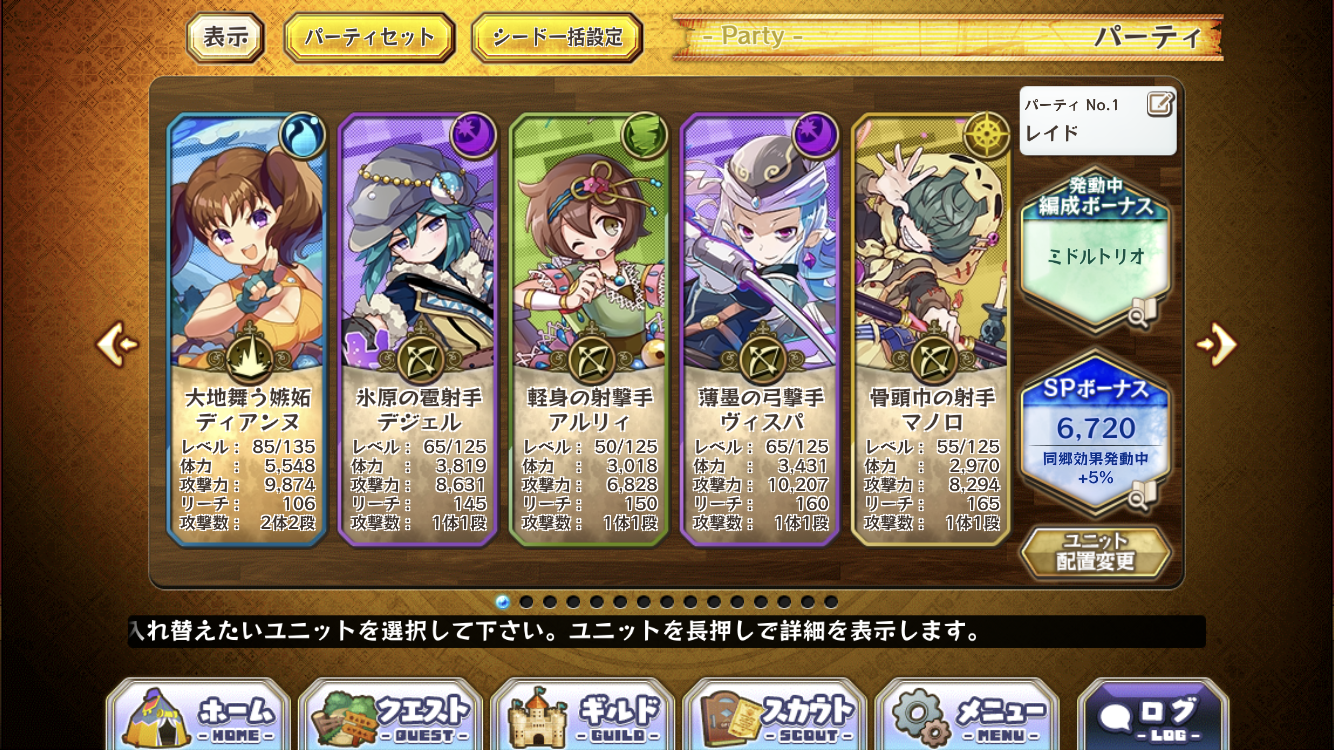Select the マノロ unit card
The width and height of the screenshot is (1334, 750).
coord(931,330)
